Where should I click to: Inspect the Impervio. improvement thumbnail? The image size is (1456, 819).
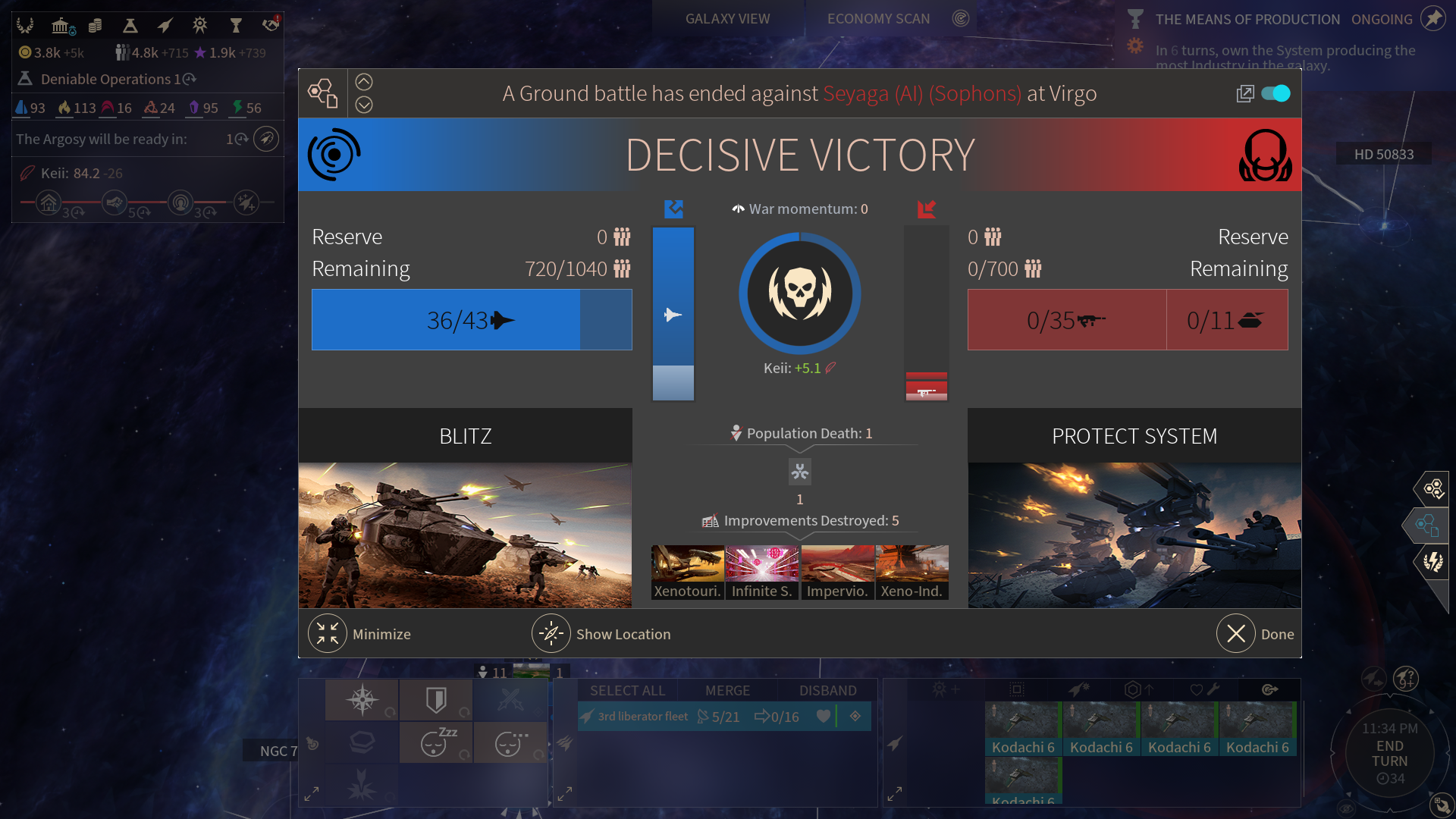tap(837, 573)
